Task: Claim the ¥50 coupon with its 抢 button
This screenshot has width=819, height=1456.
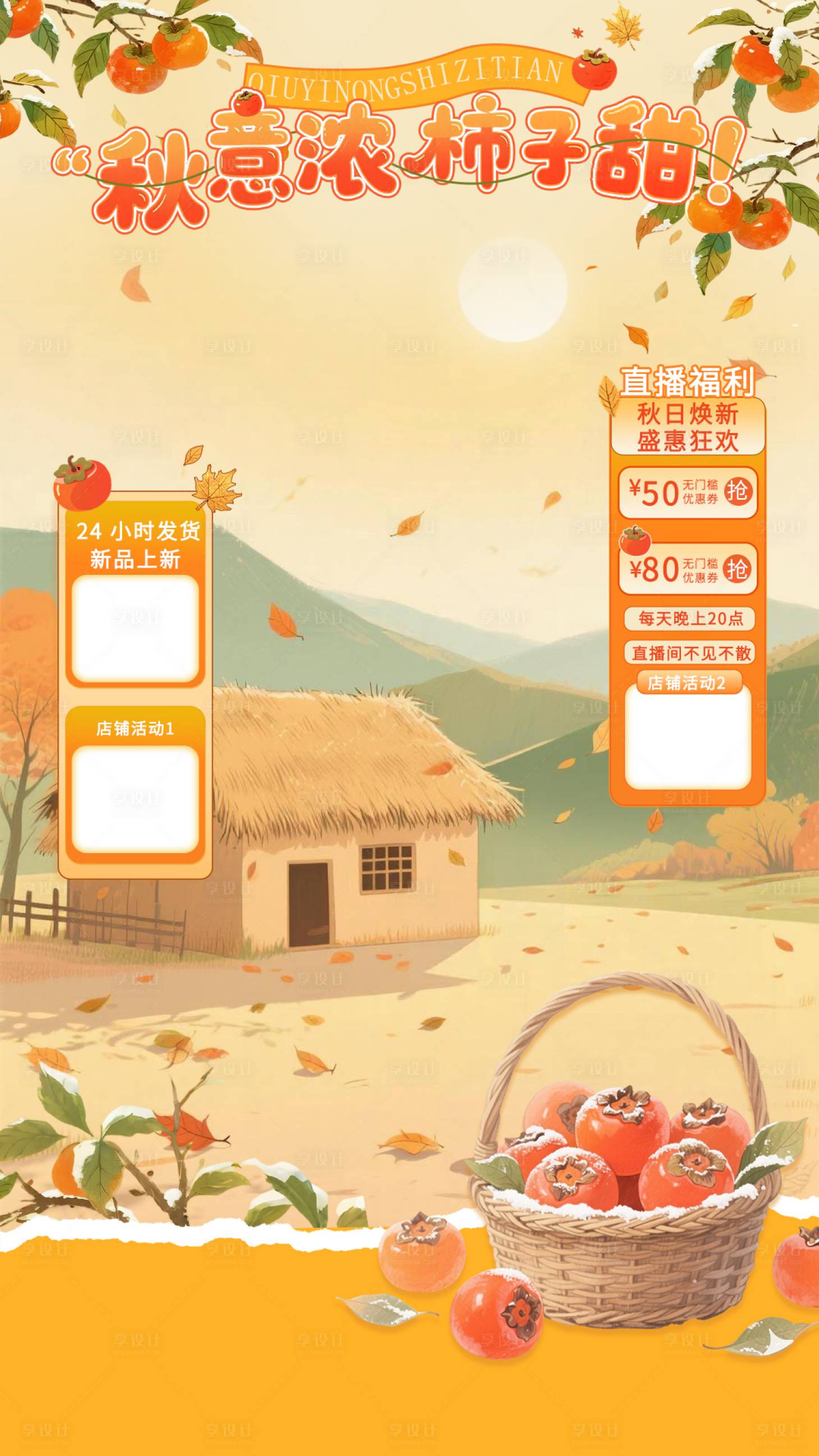Action: 737,491
